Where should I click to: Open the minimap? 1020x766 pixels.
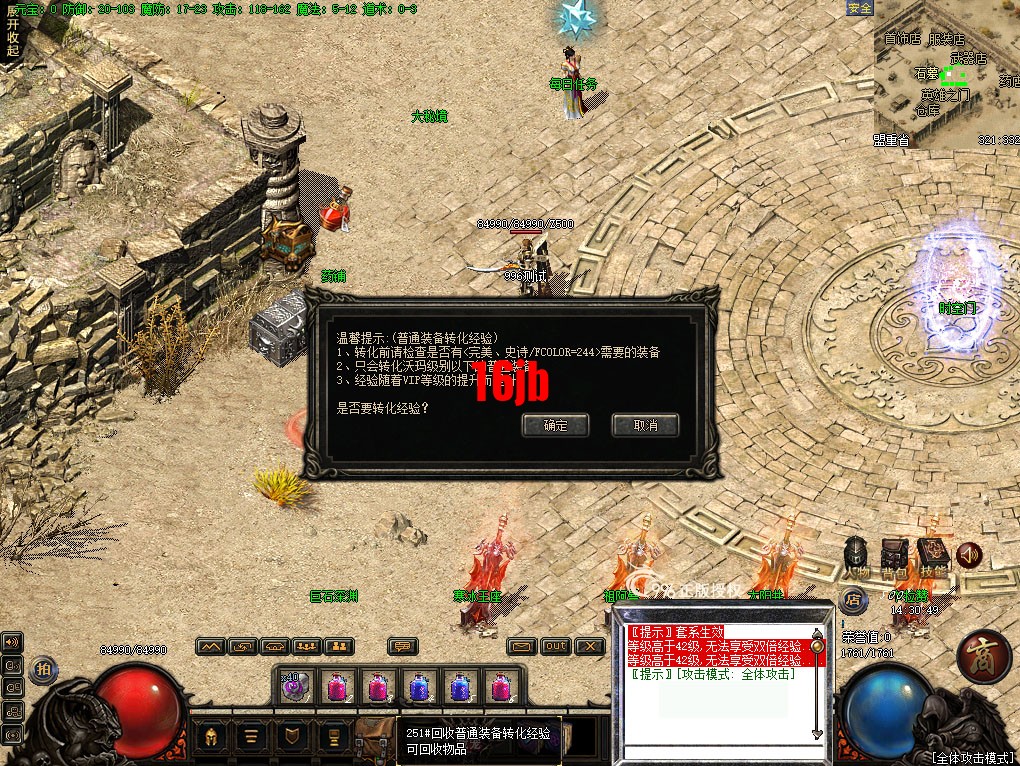pos(947,75)
